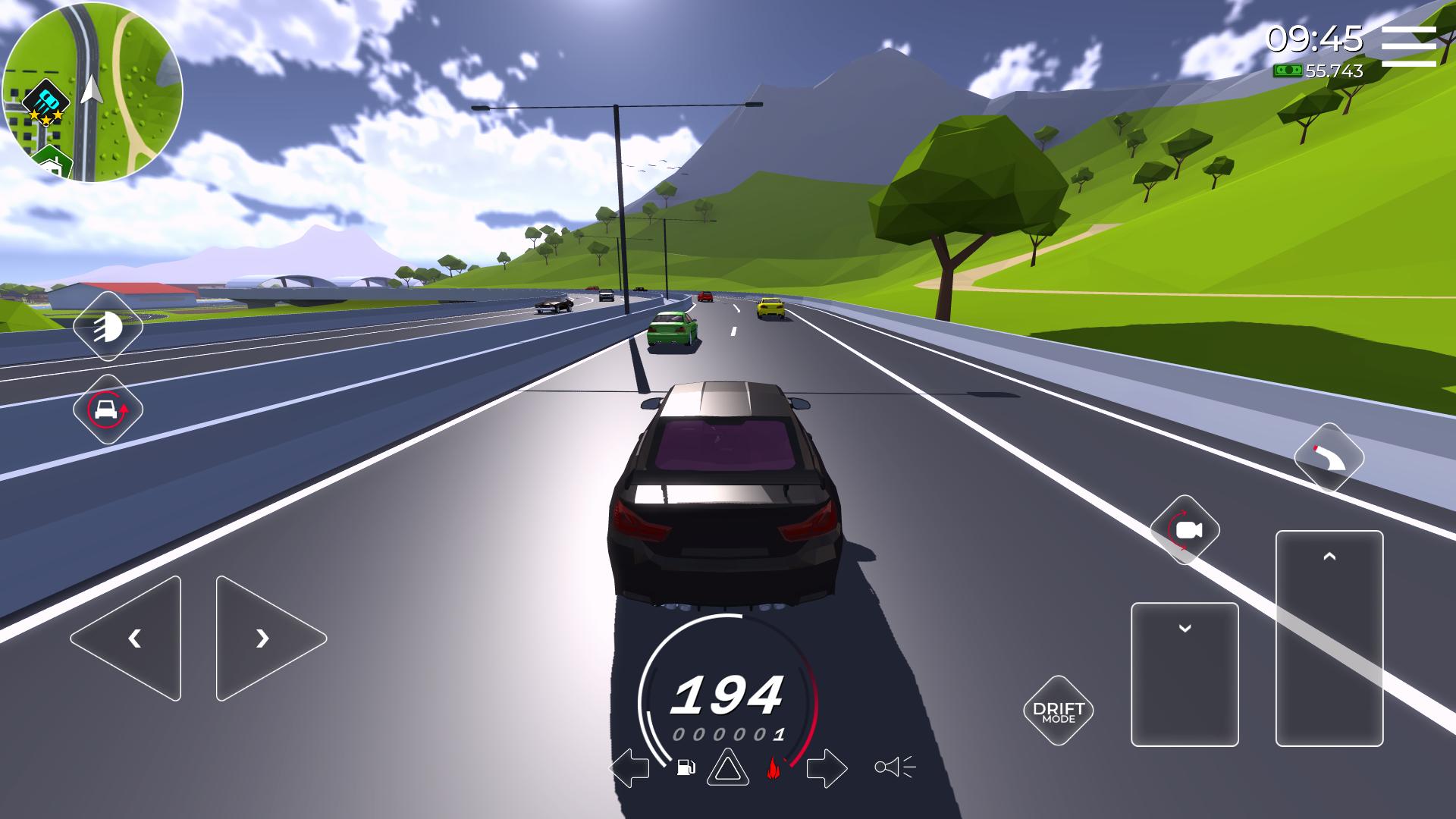Activate the right turn signal
This screenshot has width=1456, height=819.
pos(826,767)
